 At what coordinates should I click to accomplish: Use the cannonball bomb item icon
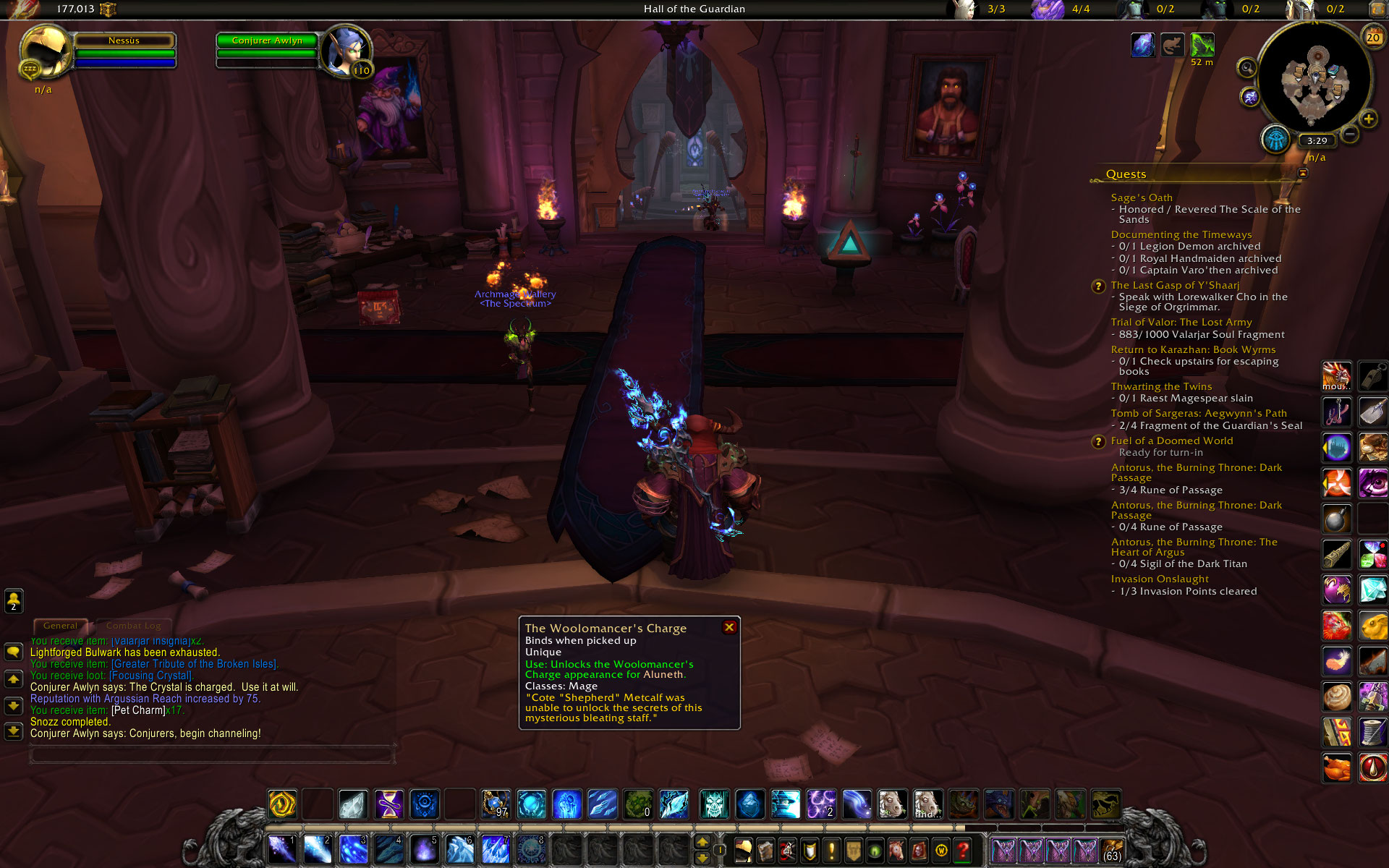click(1336, 519)
